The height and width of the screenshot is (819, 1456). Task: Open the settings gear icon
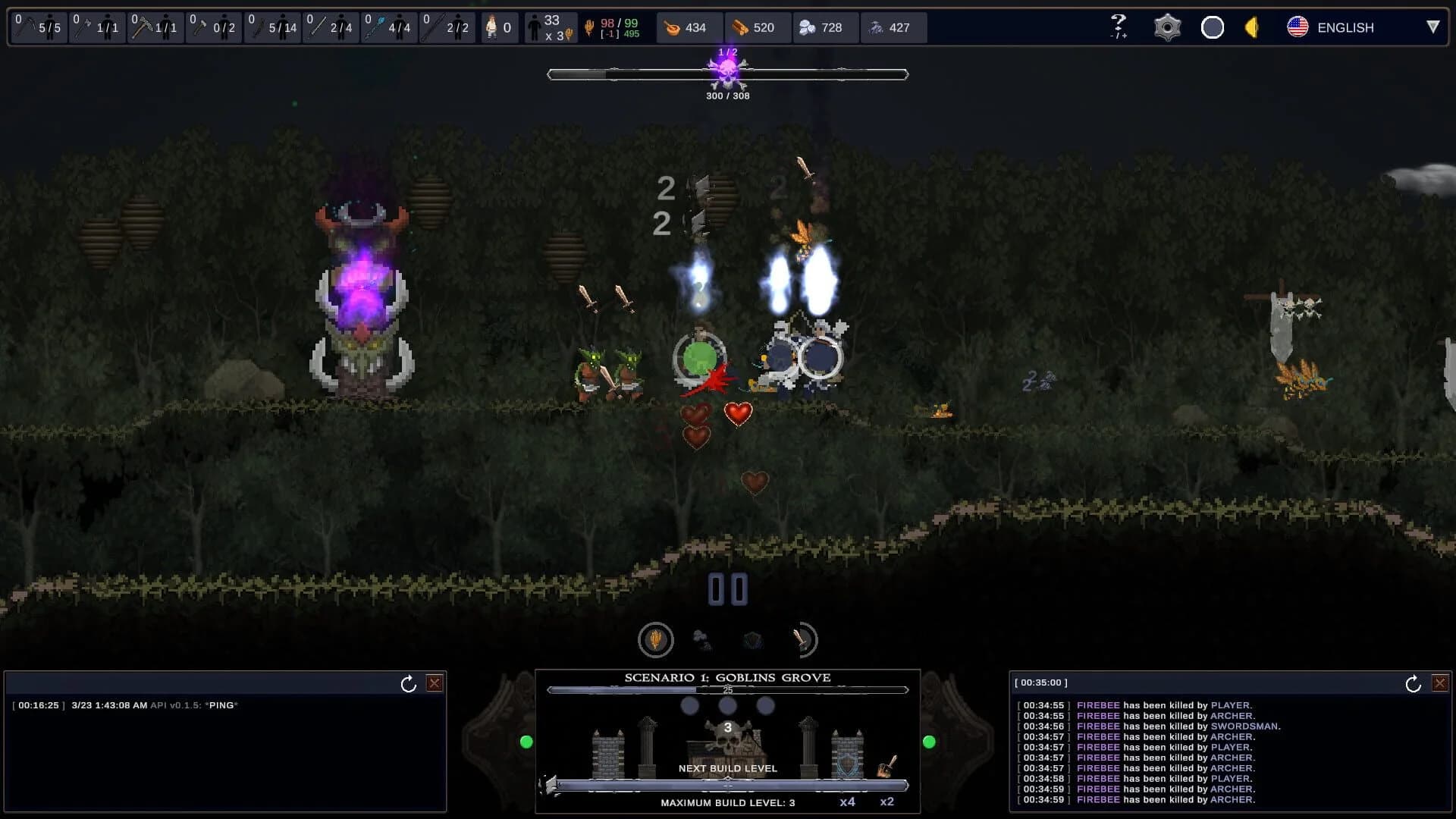click(1166, 27)
